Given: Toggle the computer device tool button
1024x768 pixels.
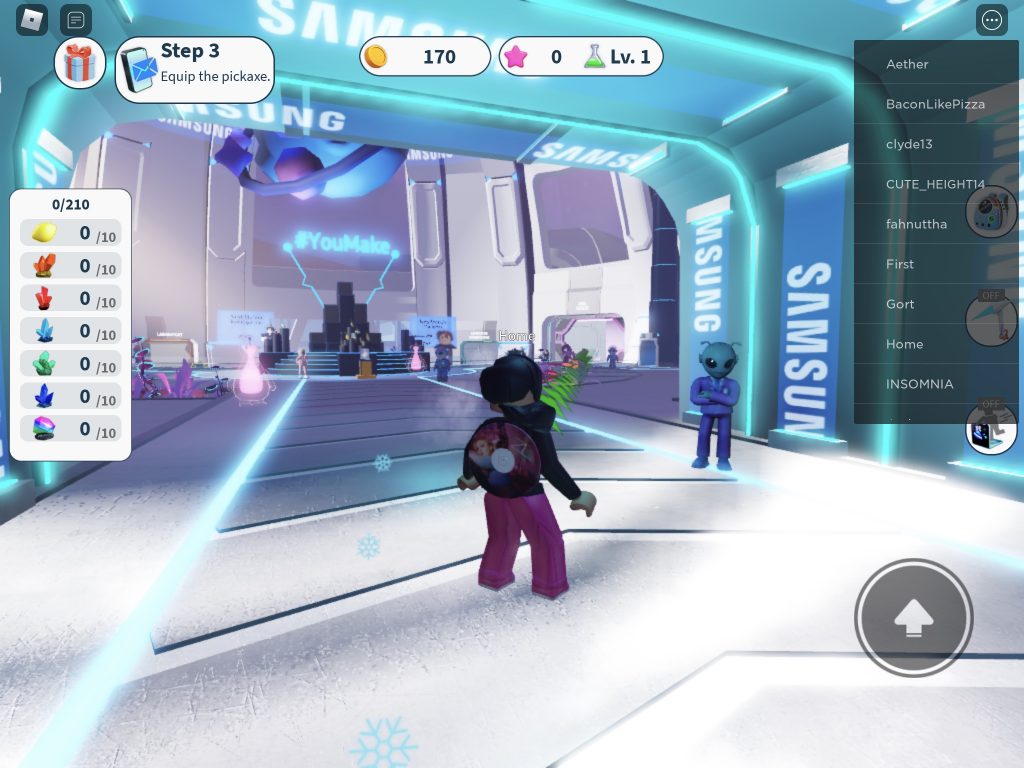Looking at the screenshot, I should 991,428.
